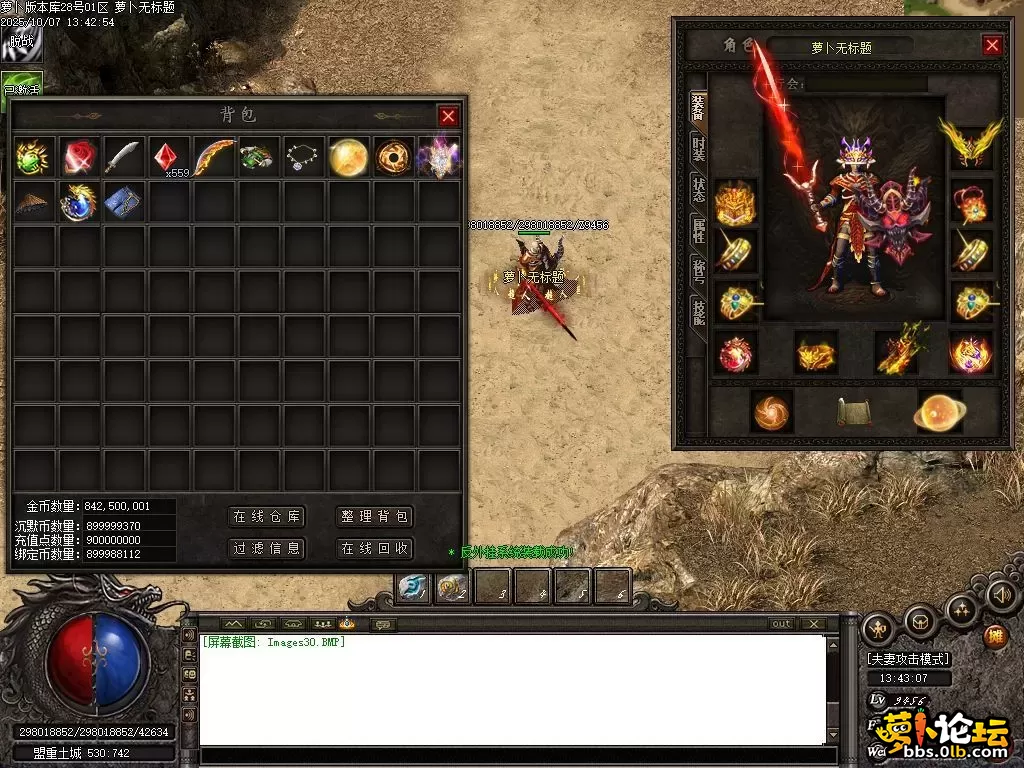The image size is (1024, 768).
Task: Select the golden winged helmet equipment slot
Action: click(x=970, y=142)
